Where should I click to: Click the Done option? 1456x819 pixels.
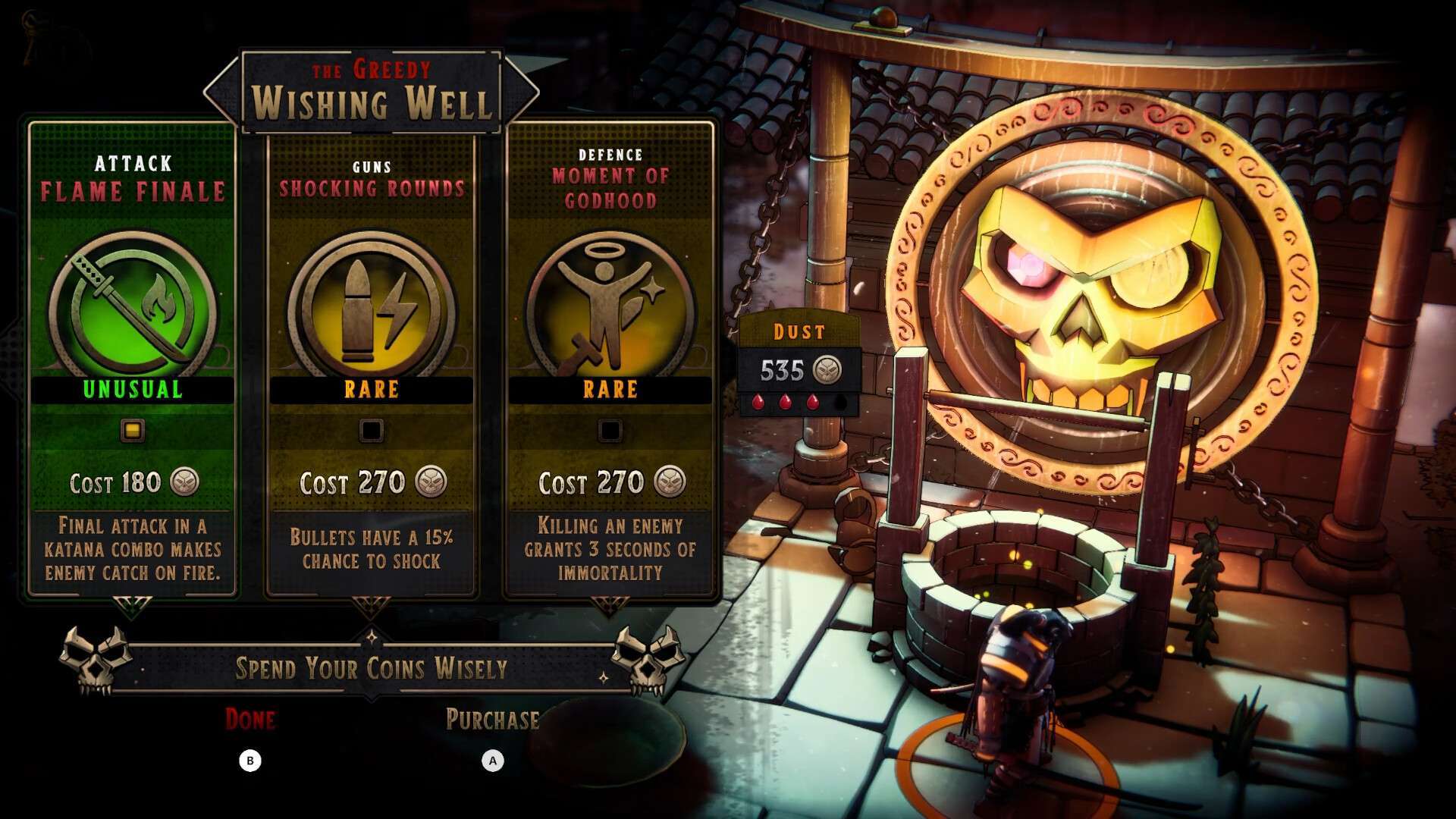pos(250,720)
